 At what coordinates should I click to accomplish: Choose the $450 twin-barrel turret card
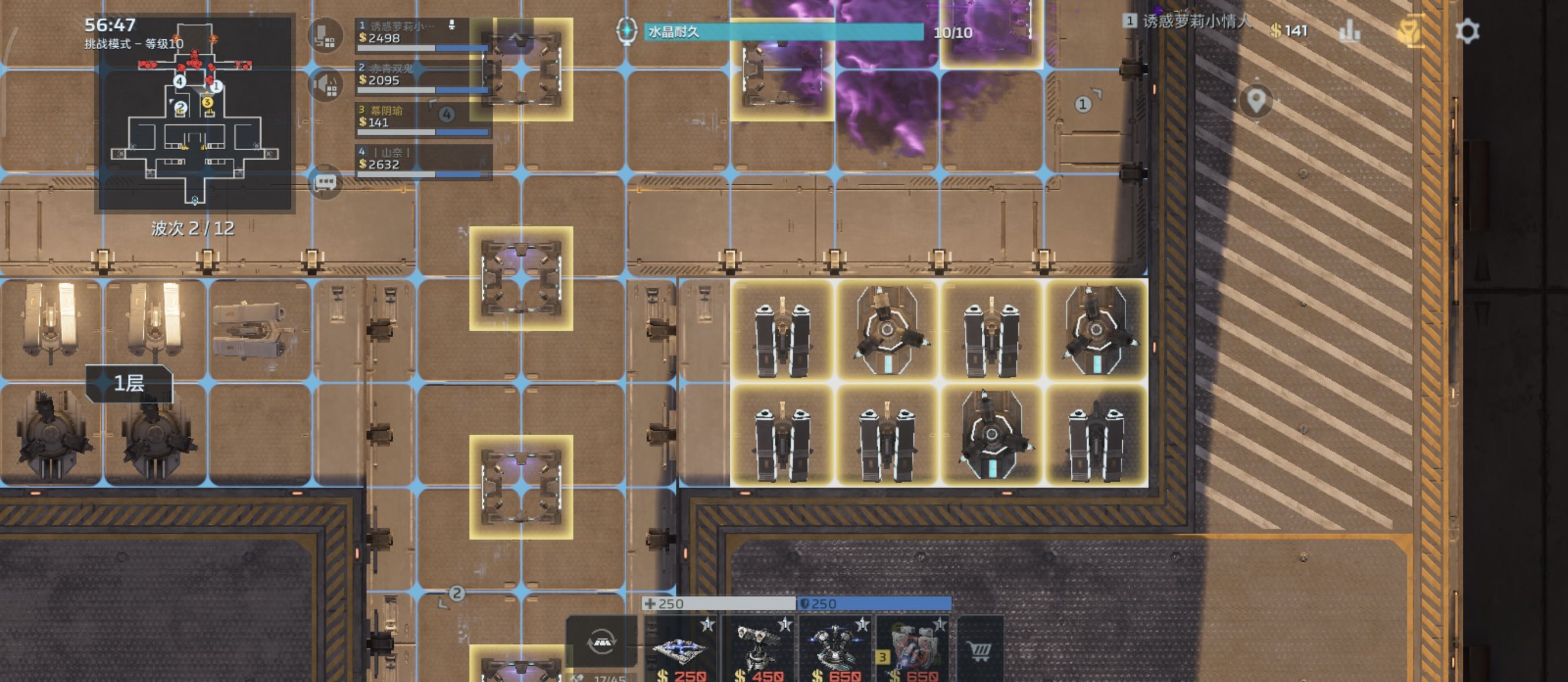(759, 649)
